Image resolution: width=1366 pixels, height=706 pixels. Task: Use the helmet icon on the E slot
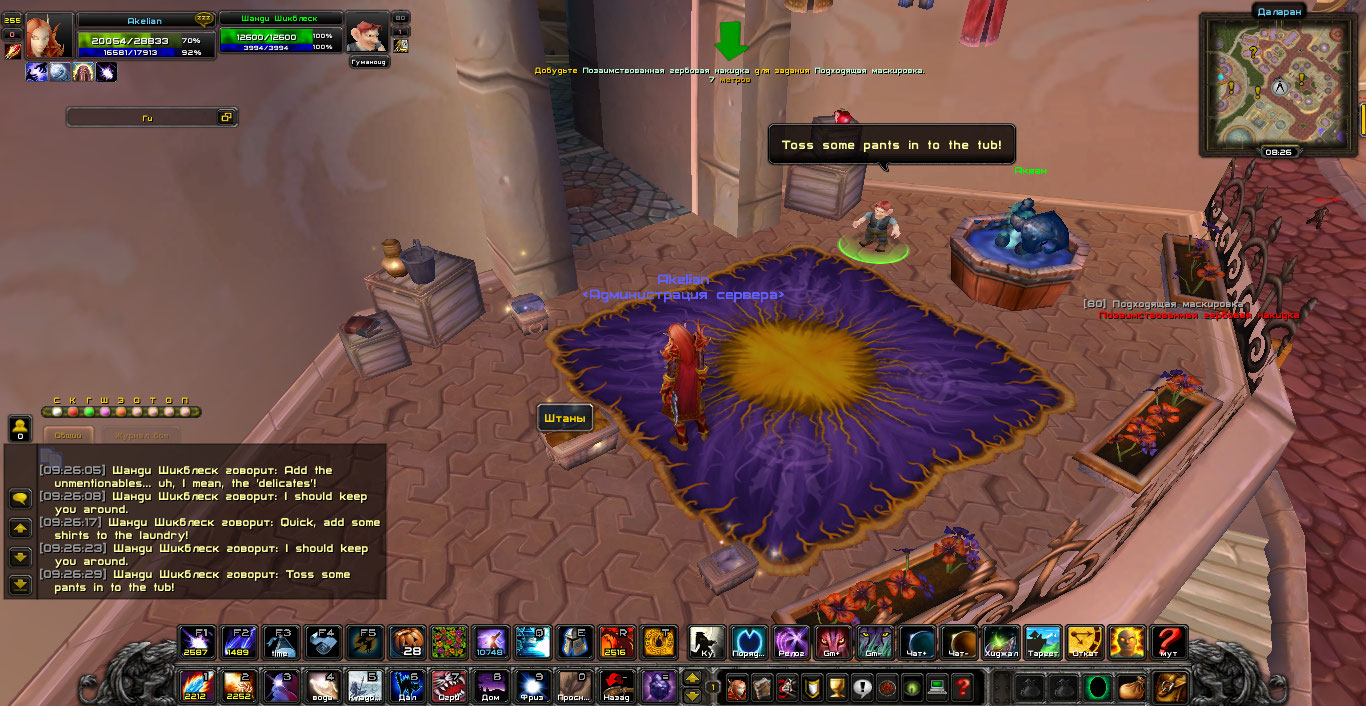[x=575, y=642]
